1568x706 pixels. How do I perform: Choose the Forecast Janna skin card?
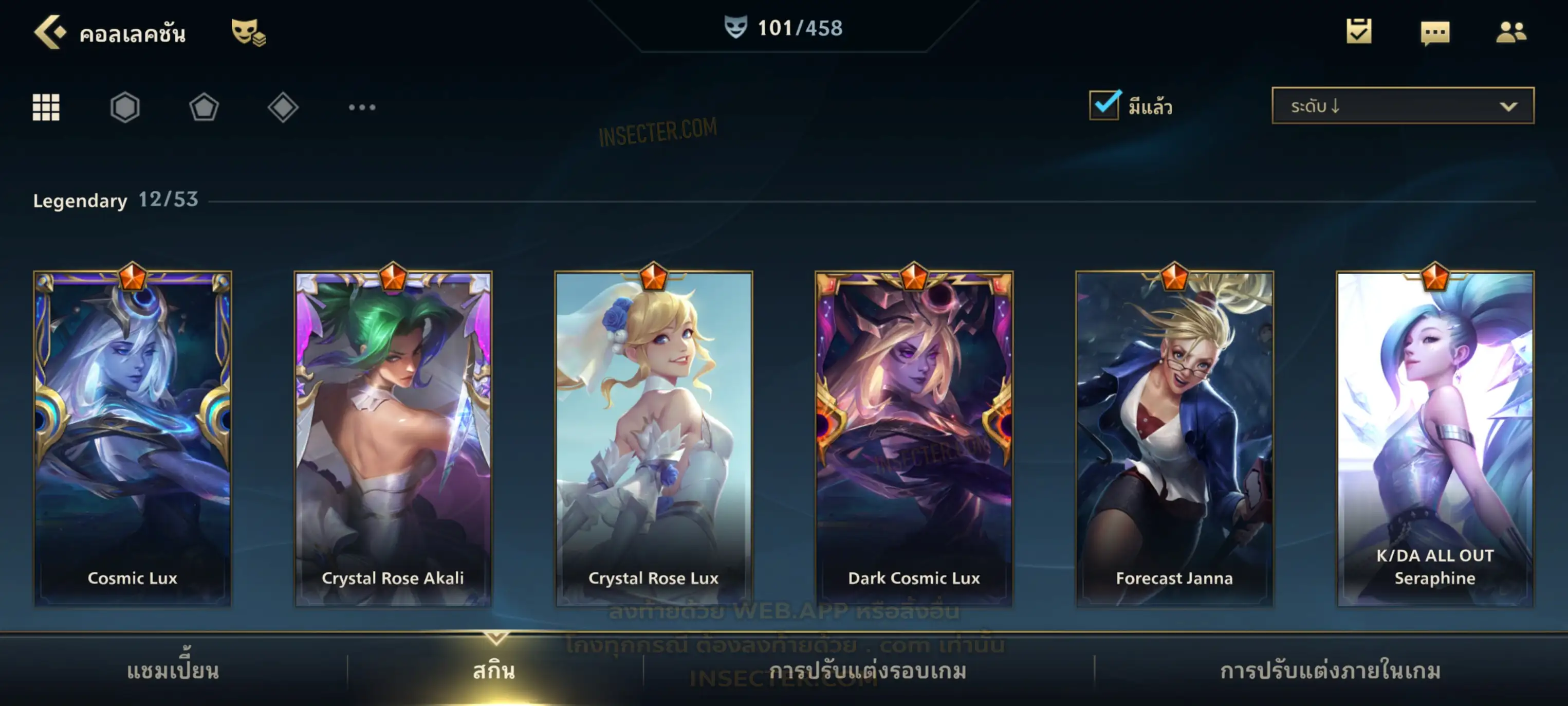point(1174,439)
